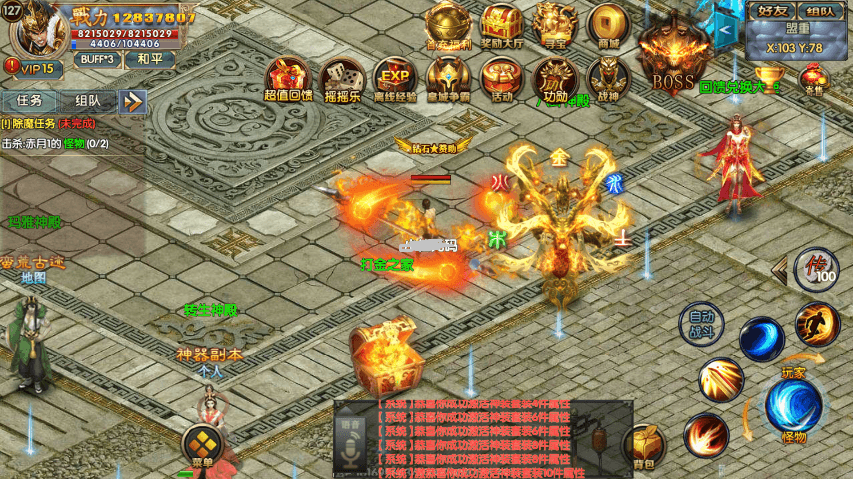Viewport: 853px width, 479px height.
Task: Collapse the quest panel with the arrow button
Action: [133, 101]
